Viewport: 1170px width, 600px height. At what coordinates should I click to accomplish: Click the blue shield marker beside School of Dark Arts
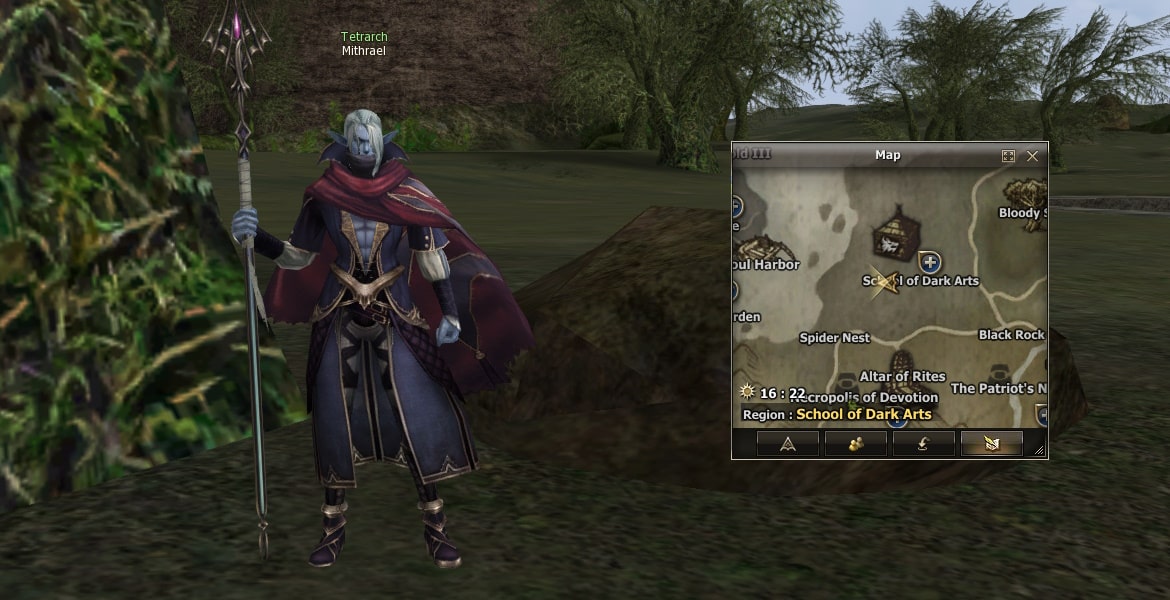click(930, 262)
